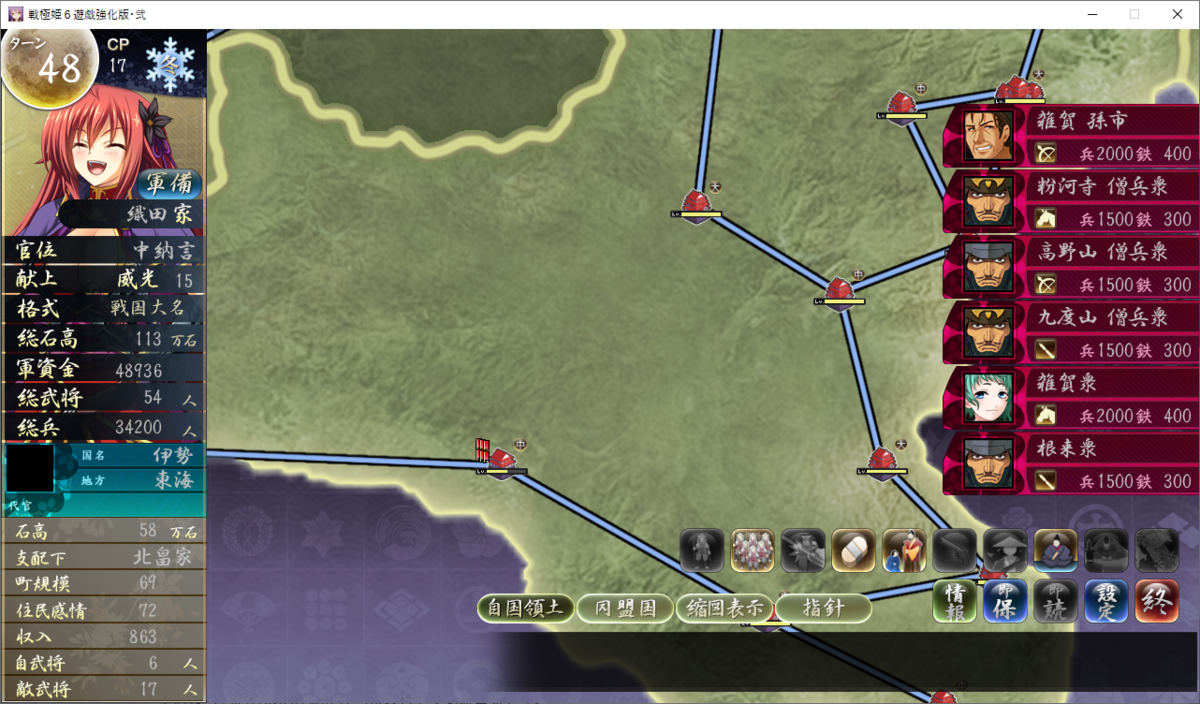The image size is (1200, 704).
Task: Select the 高野山 僧兵衆 unit entry
Action: click(x=1070, y=268)
